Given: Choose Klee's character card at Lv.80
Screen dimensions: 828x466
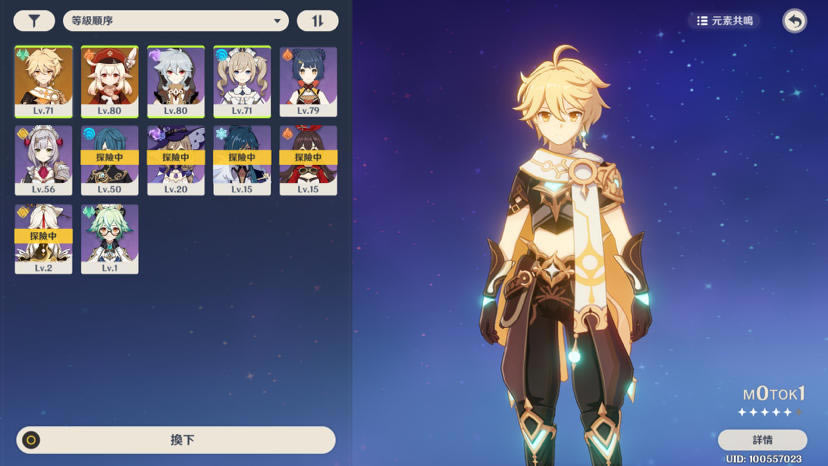Looking at the screenshot, I should [109, 81].
